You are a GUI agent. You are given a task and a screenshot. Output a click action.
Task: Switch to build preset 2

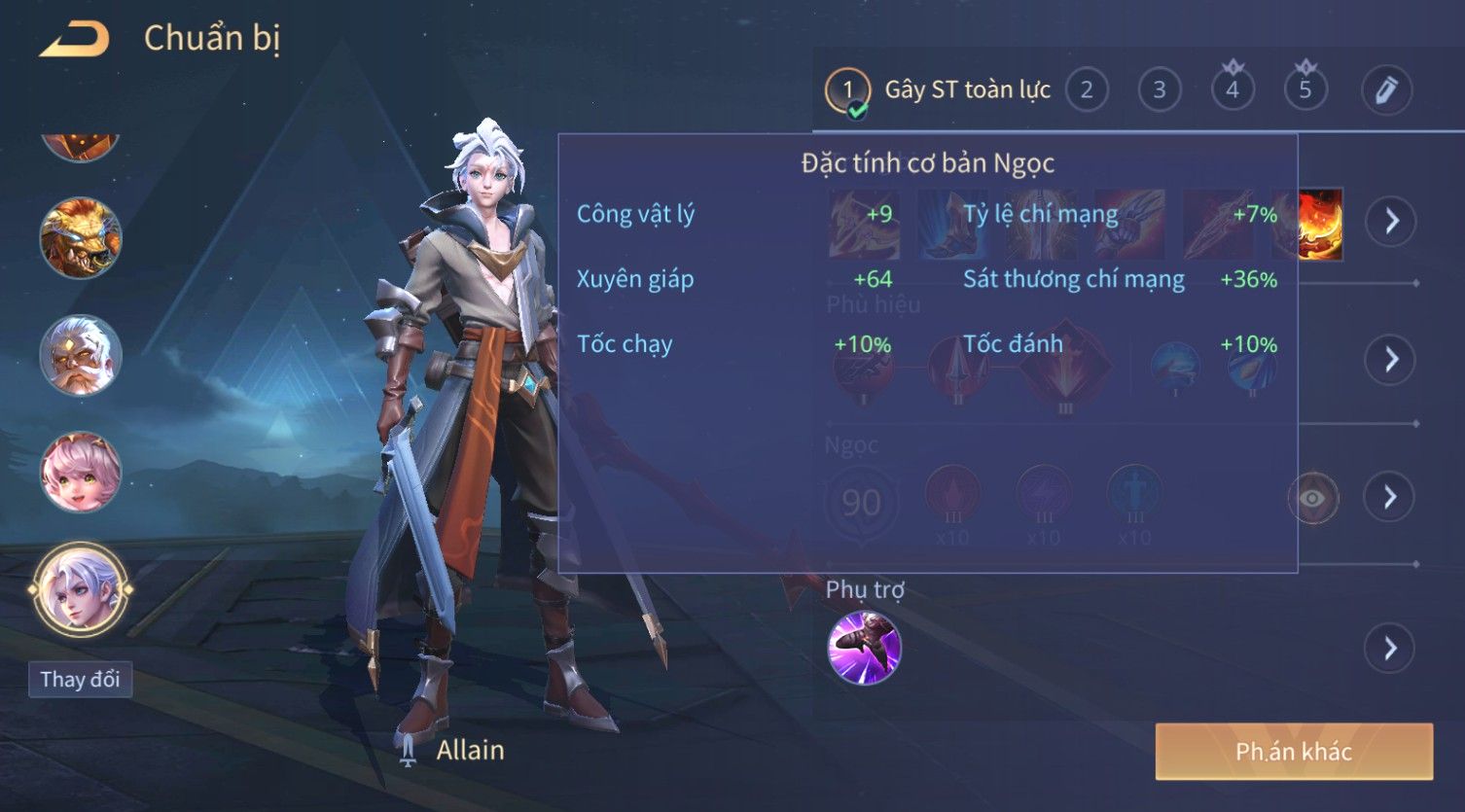[1087, 90]
